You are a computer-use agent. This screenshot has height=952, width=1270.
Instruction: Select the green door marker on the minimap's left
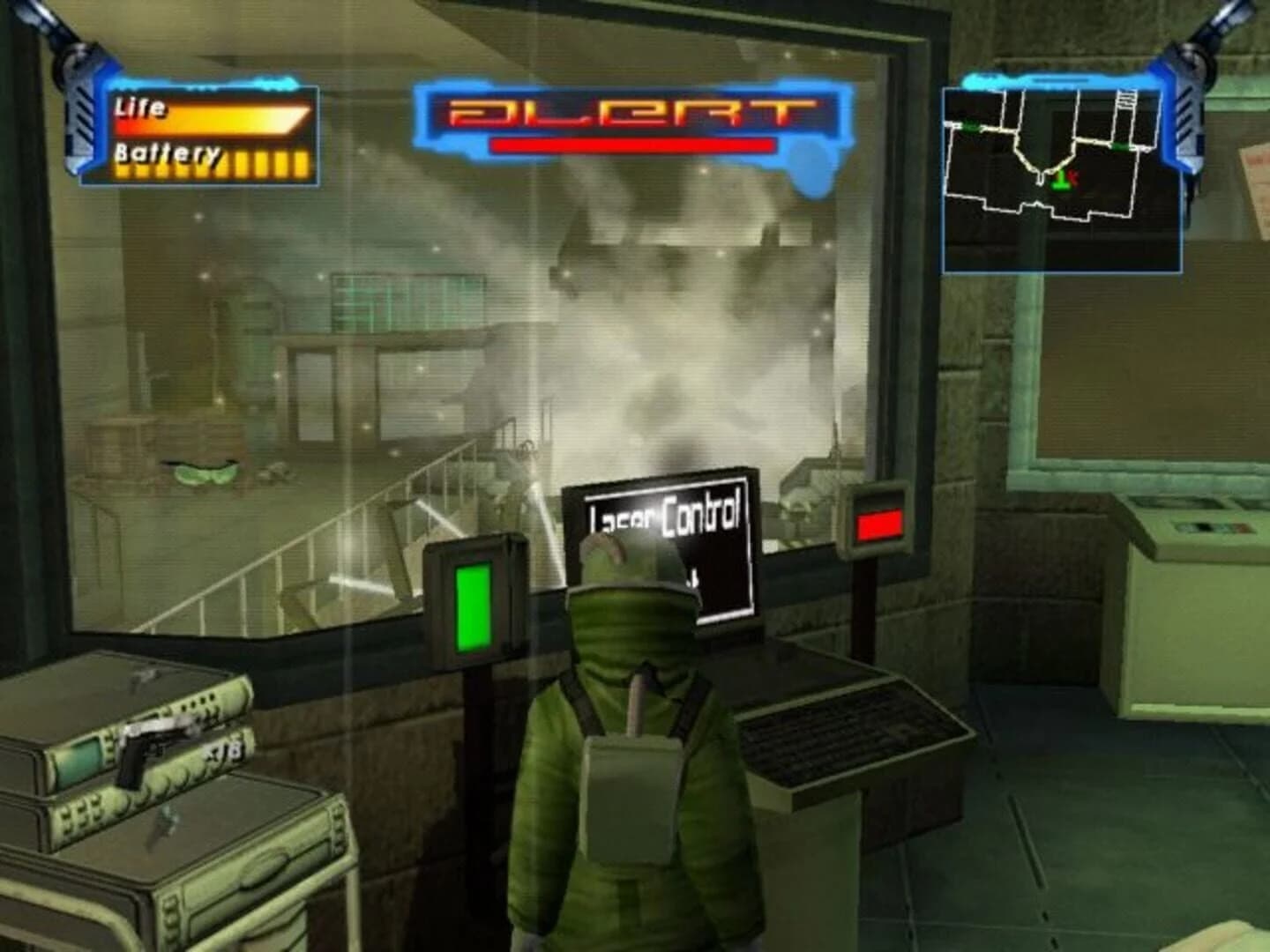click(969, 125)
